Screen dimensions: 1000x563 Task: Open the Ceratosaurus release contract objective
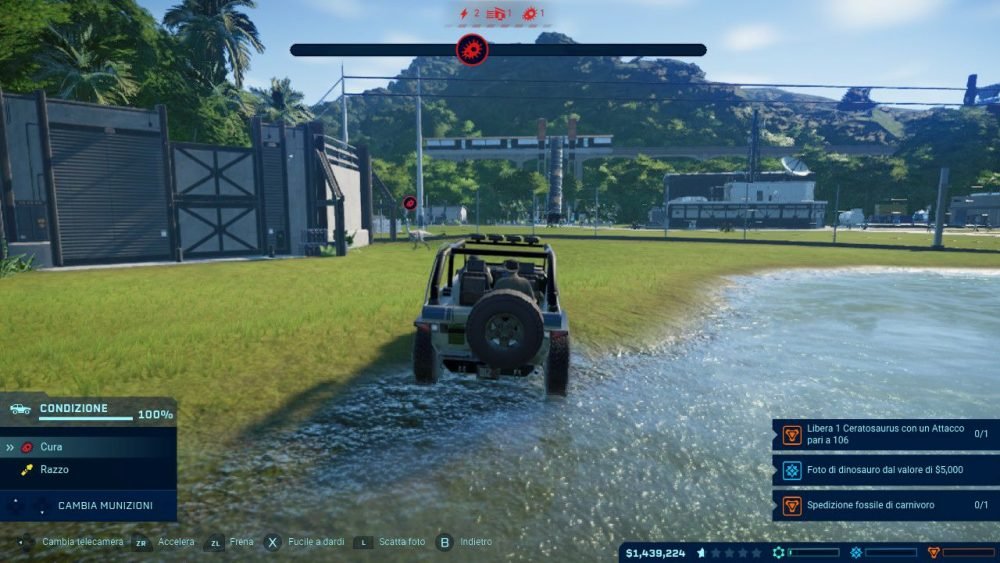(x=885, y=434)
